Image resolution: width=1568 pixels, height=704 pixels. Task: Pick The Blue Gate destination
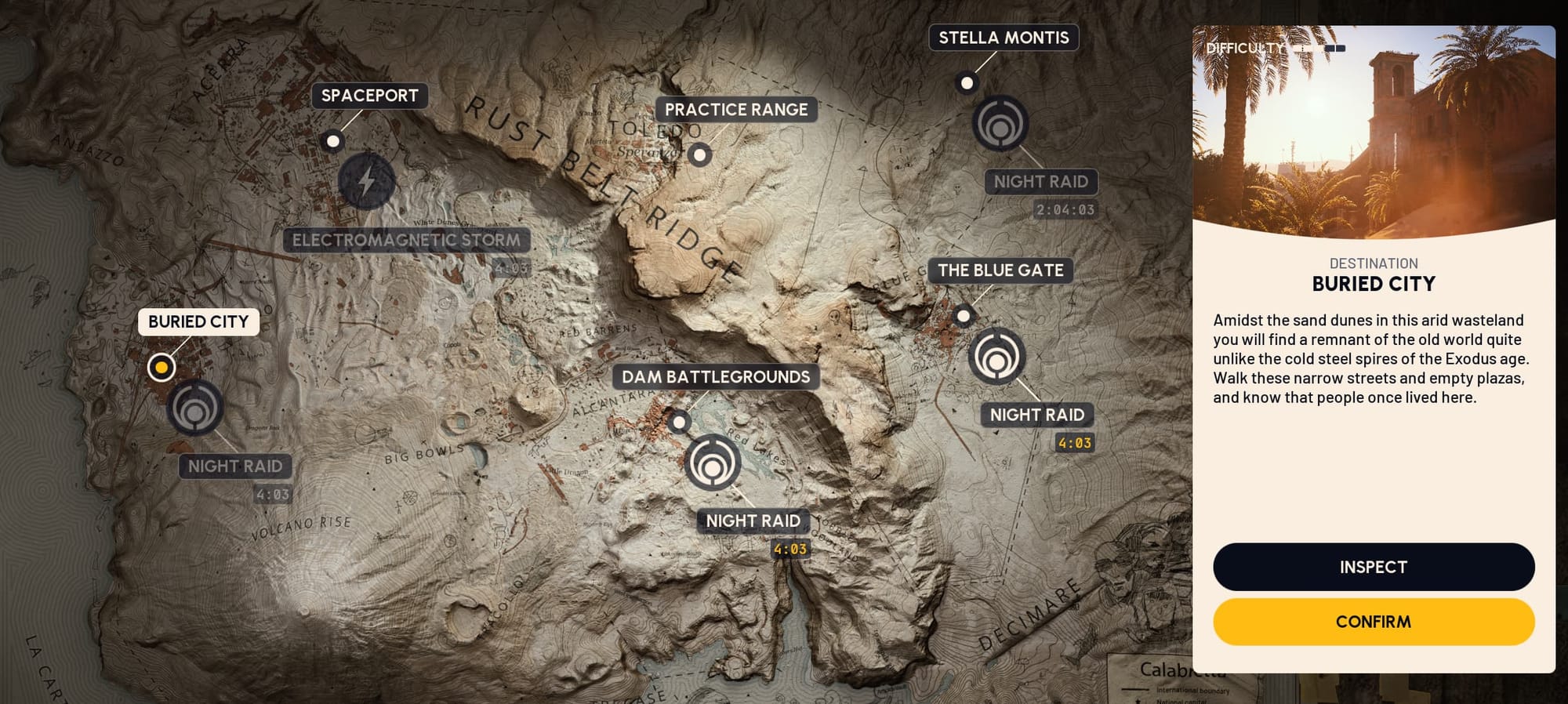(1000, 270)
